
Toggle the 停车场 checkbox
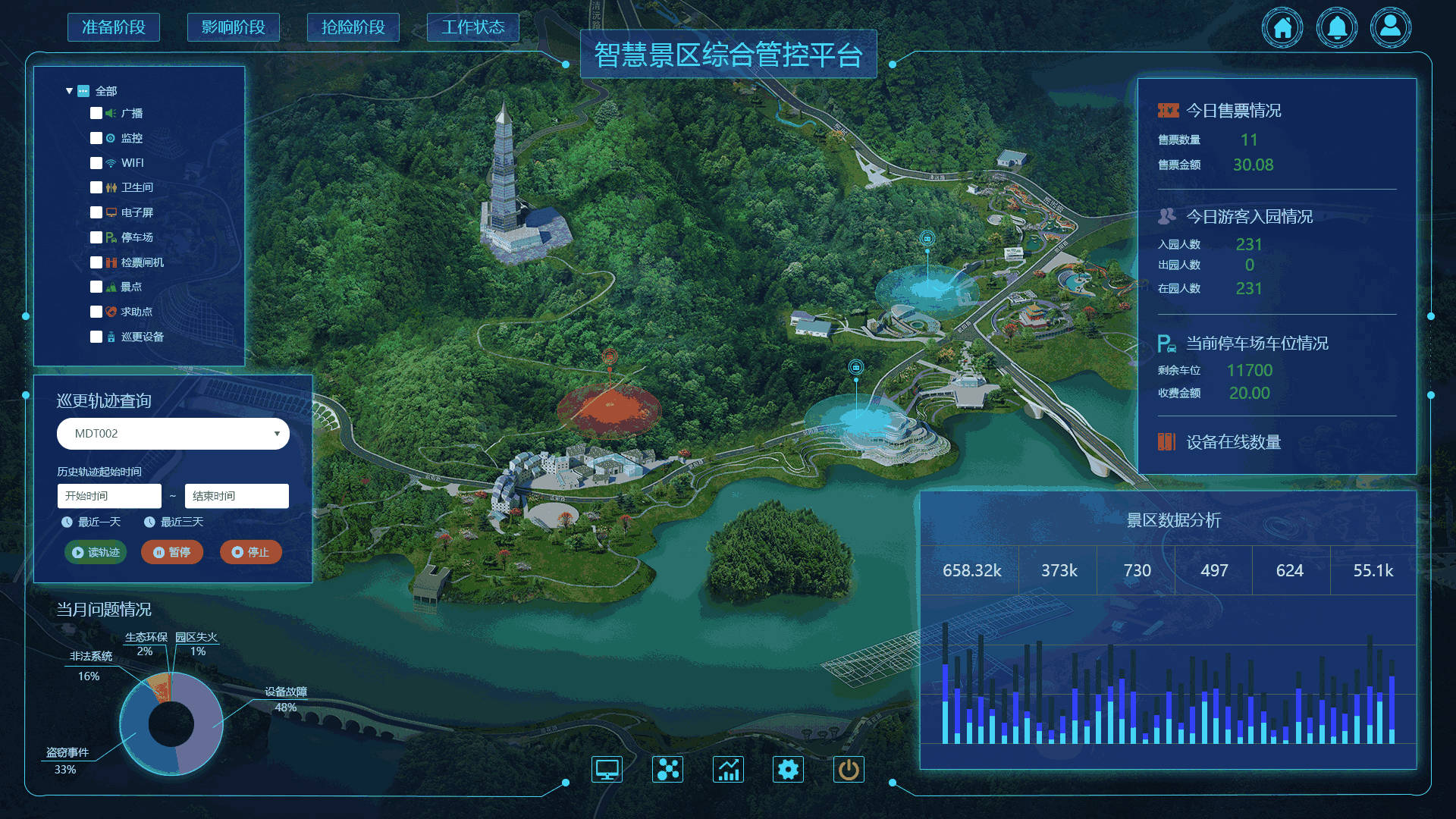point(96,237)
